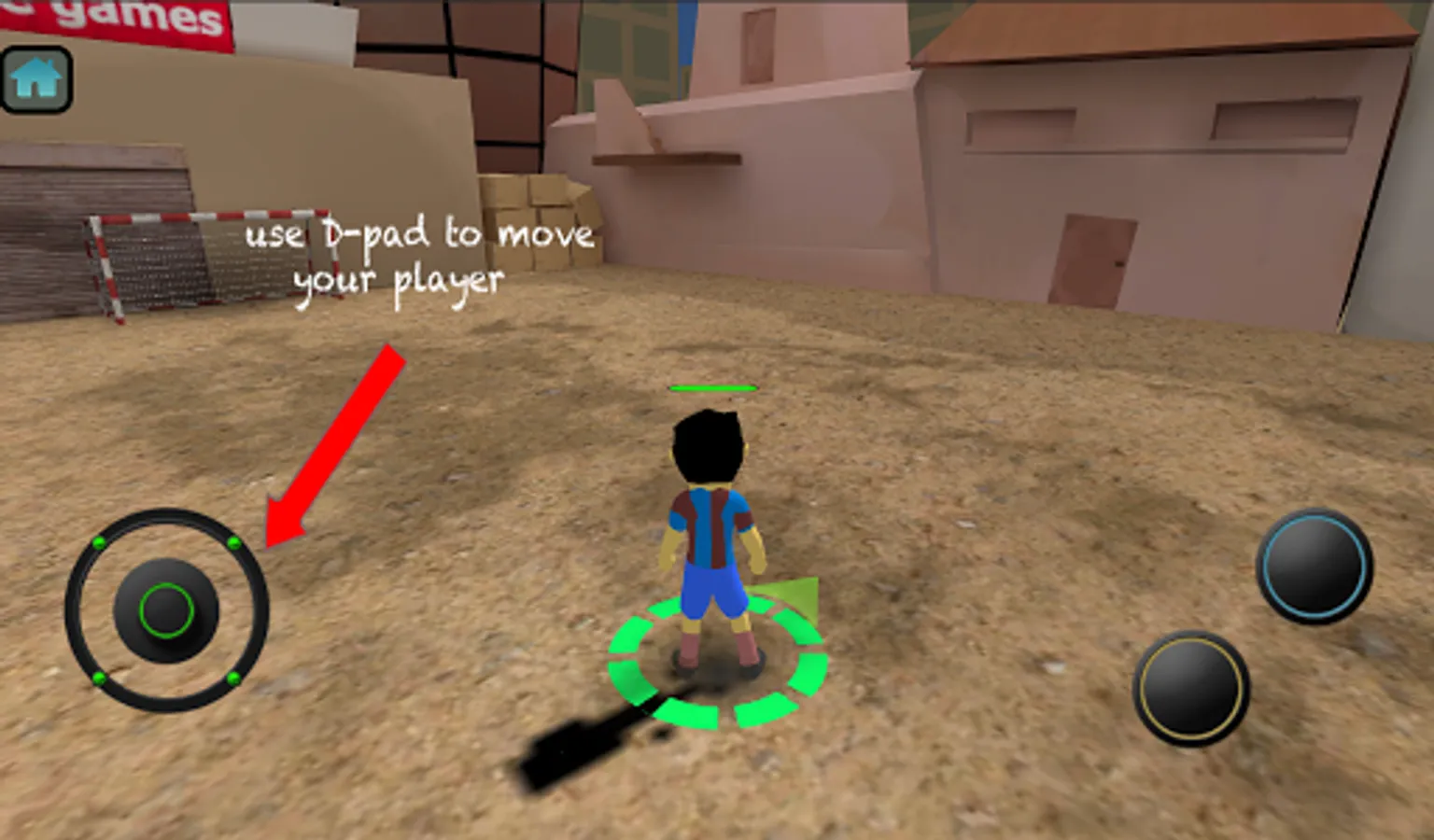Tap the green inner circle of the joystick

pos(166,609)
